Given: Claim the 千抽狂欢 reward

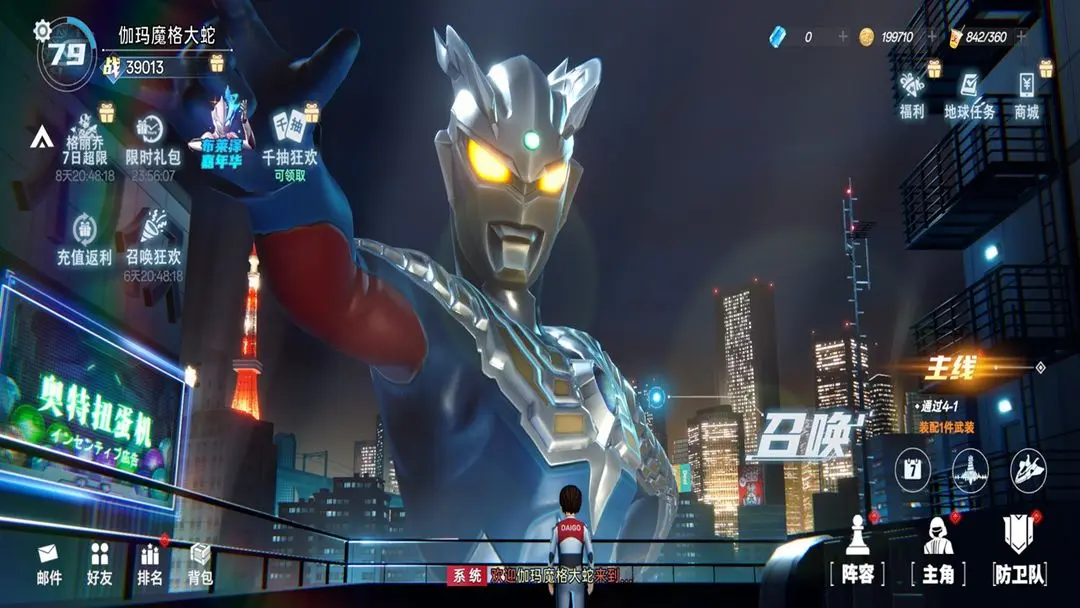Looking at the screenshot, I should tap(289, 138).
